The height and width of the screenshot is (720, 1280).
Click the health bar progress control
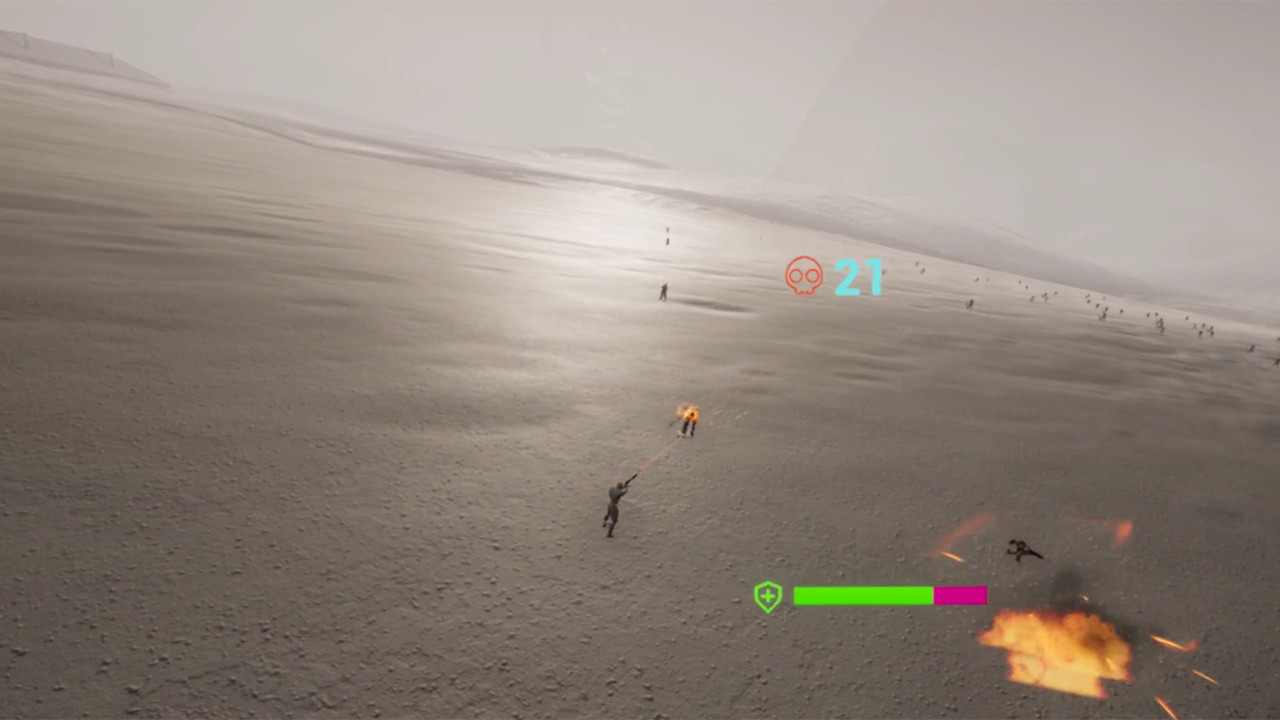(x=890, y=595)
